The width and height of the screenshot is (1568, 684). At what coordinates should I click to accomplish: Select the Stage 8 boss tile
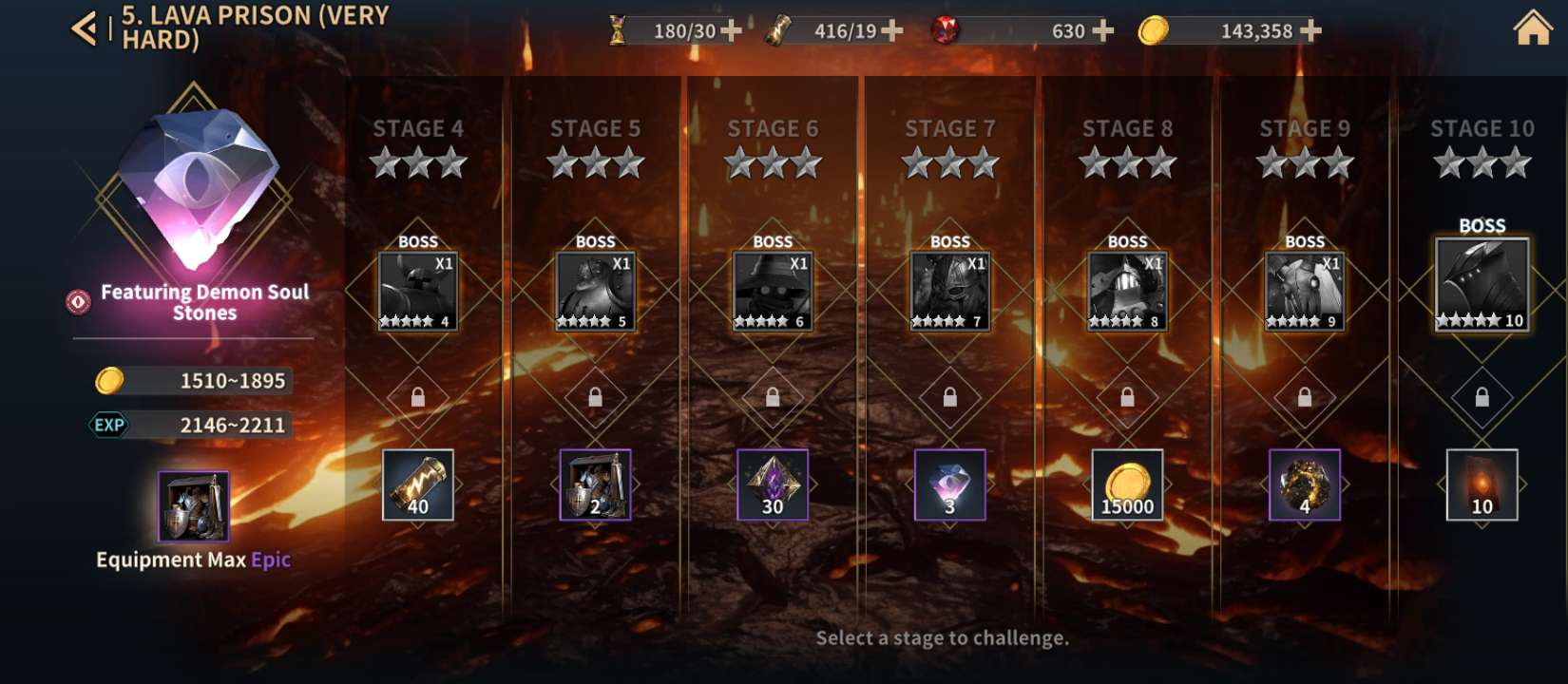click(x=1127, y=291)
